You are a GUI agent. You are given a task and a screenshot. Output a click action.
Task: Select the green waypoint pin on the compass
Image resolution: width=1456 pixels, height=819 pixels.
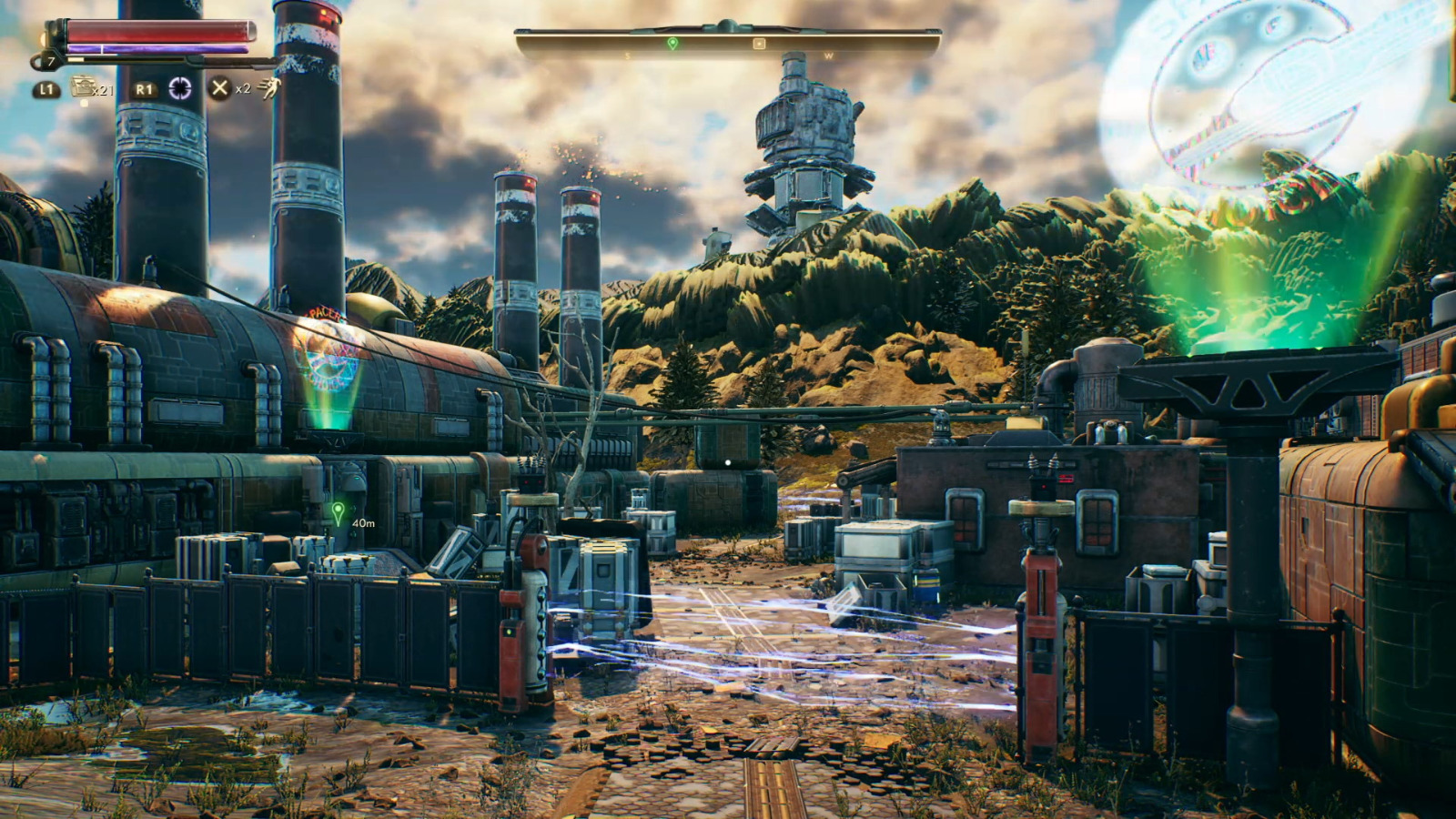(x=672, y=43)
